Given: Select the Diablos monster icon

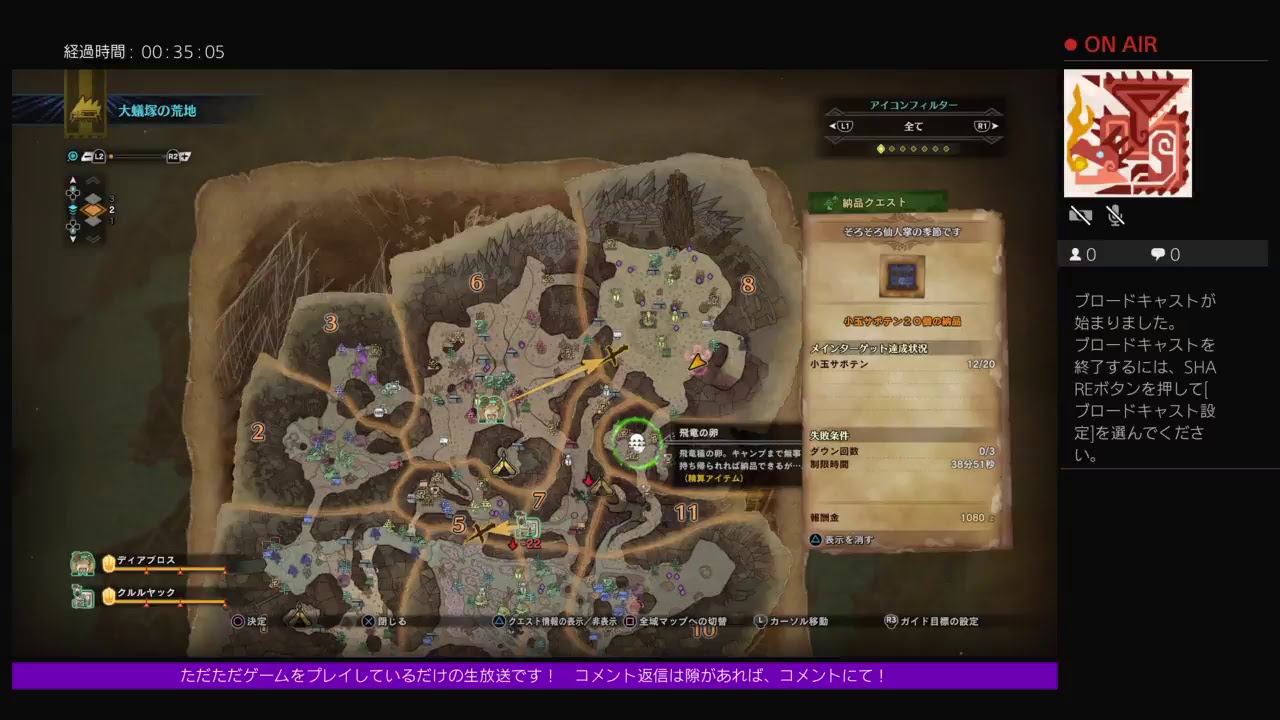Looking at the screenshot, I should click(82, 562).
